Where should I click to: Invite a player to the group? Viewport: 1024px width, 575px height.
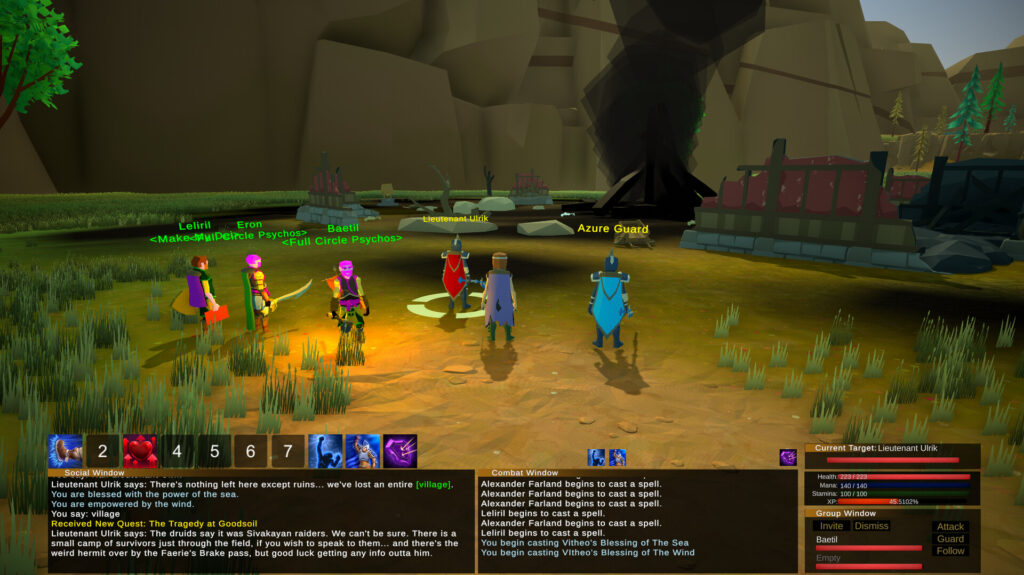click(831, 526)
